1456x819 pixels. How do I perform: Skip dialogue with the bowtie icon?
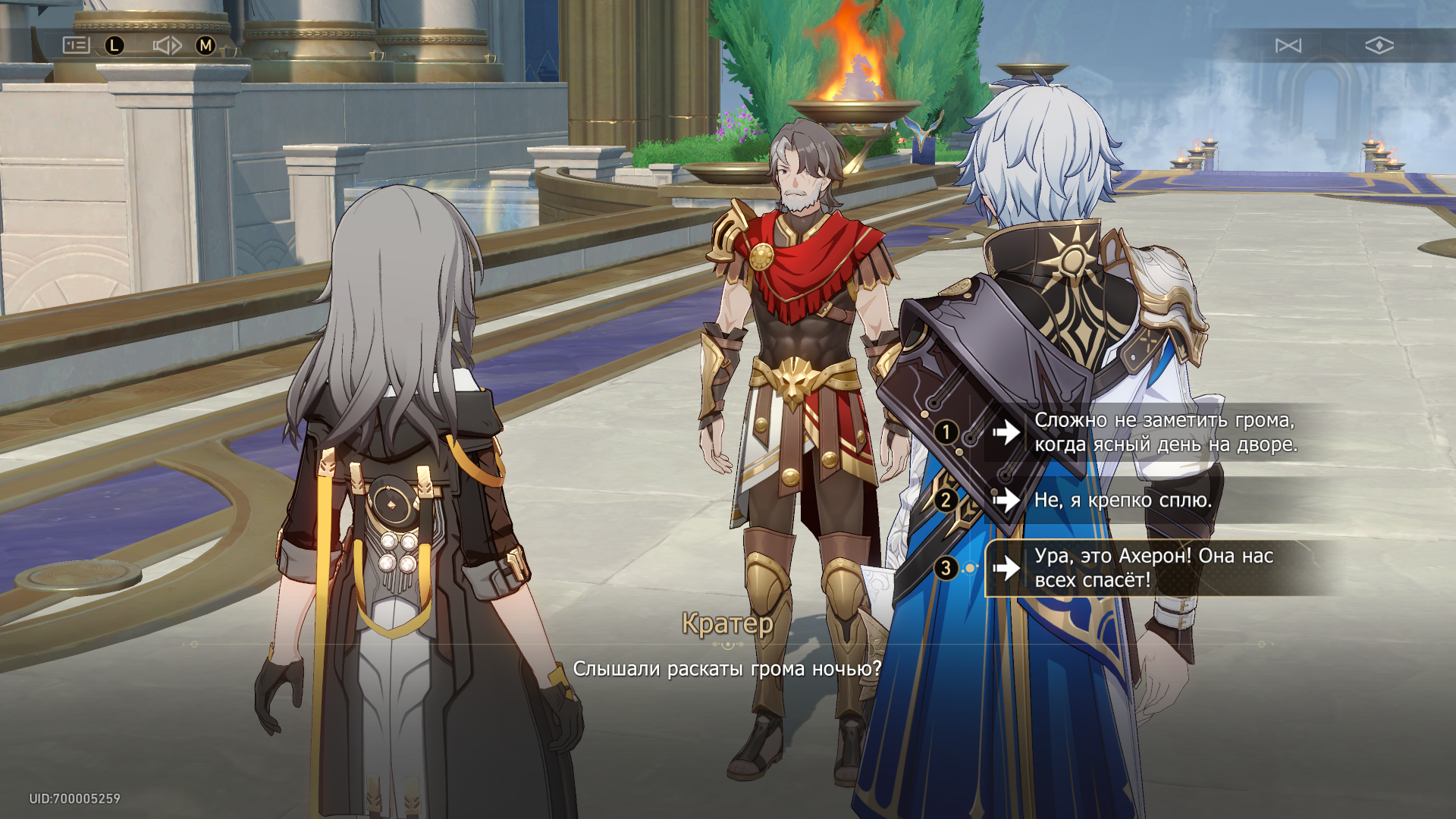[x=1288, y=45]
